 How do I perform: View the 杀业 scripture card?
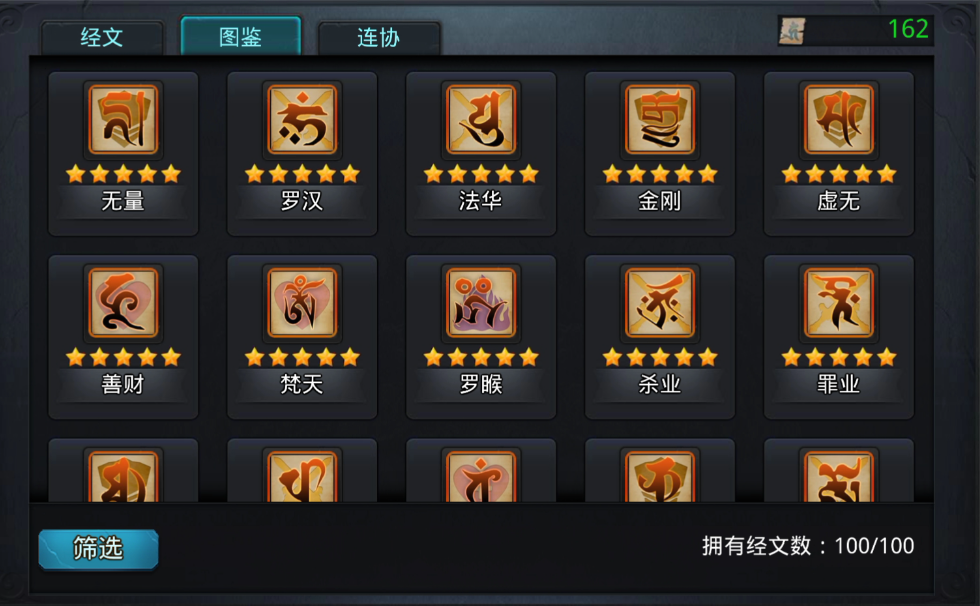(x=660, y=336)
